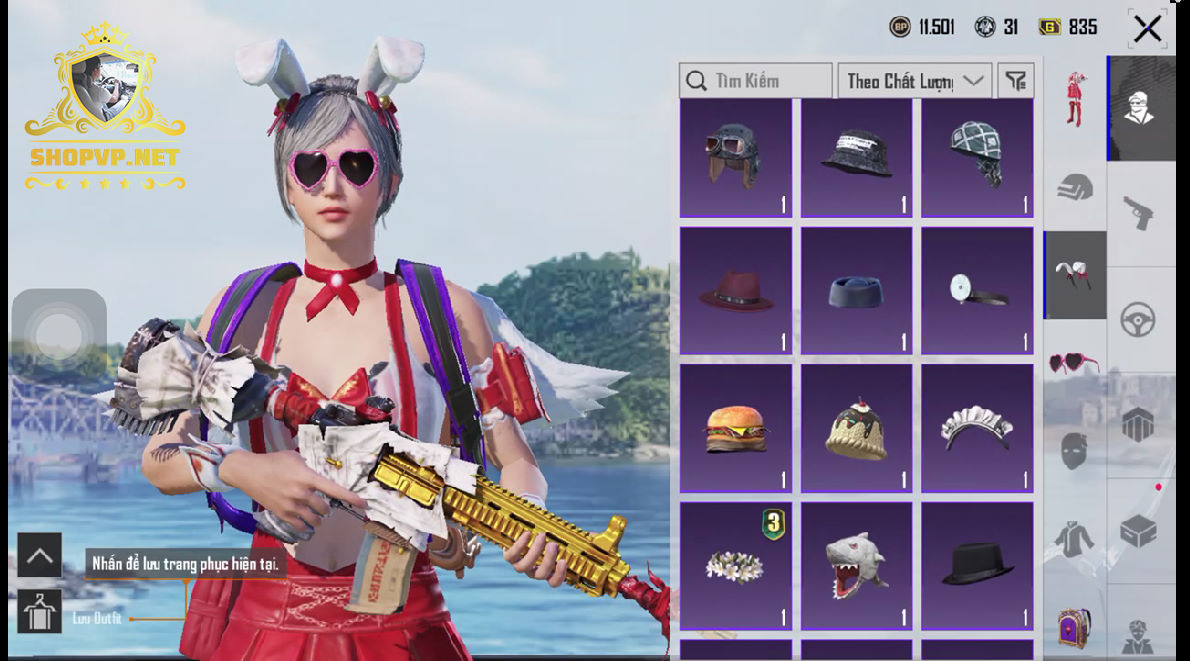Select the aviator cap with goggles
1190x661 pixels.
coord(735,158)
